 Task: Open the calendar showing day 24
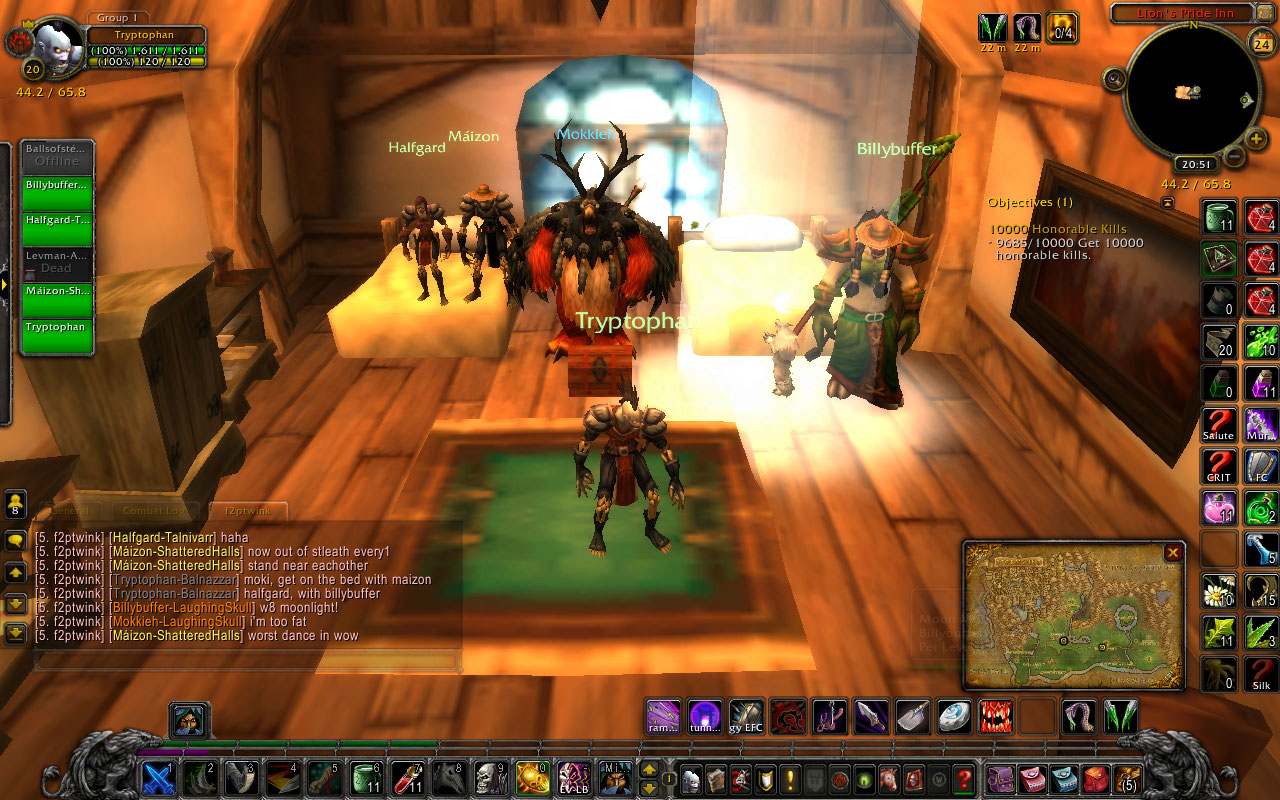[x=1261, y=43]
